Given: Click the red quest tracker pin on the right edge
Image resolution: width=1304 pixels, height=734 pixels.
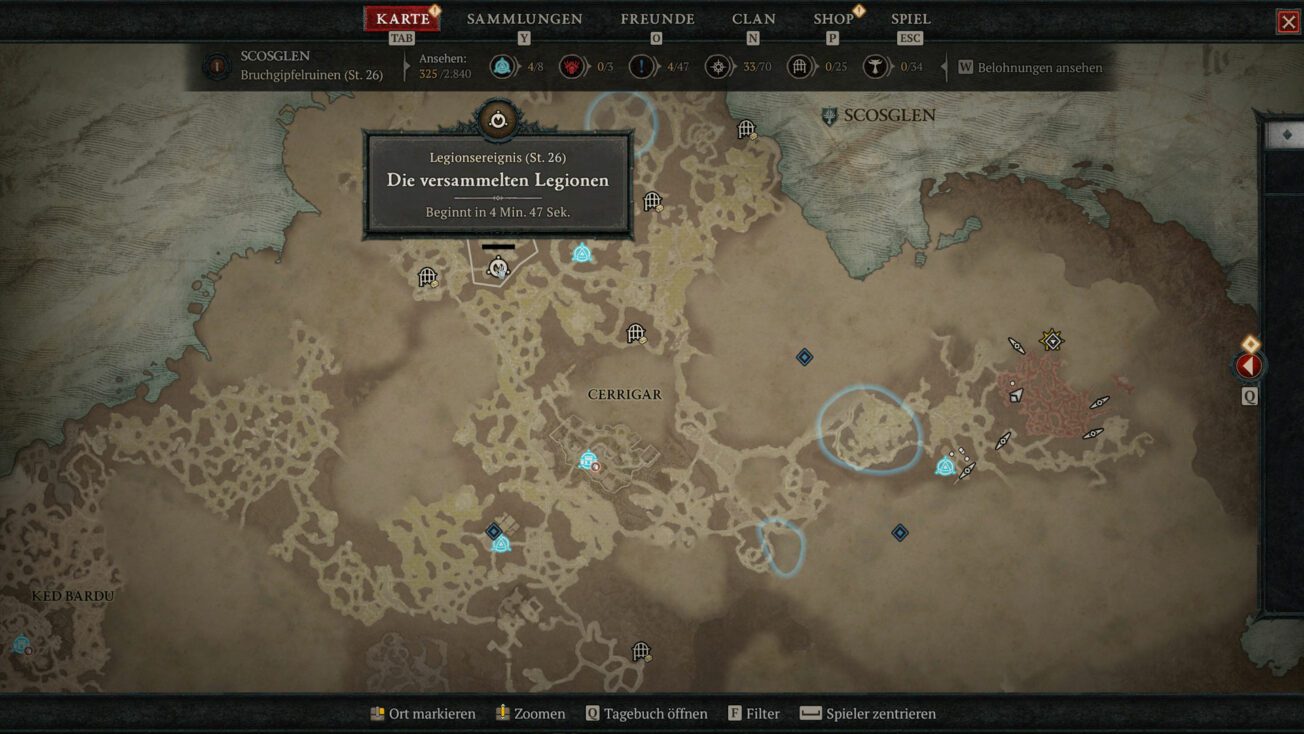Looking at the screenshot, I should [x=1249, y=366].
